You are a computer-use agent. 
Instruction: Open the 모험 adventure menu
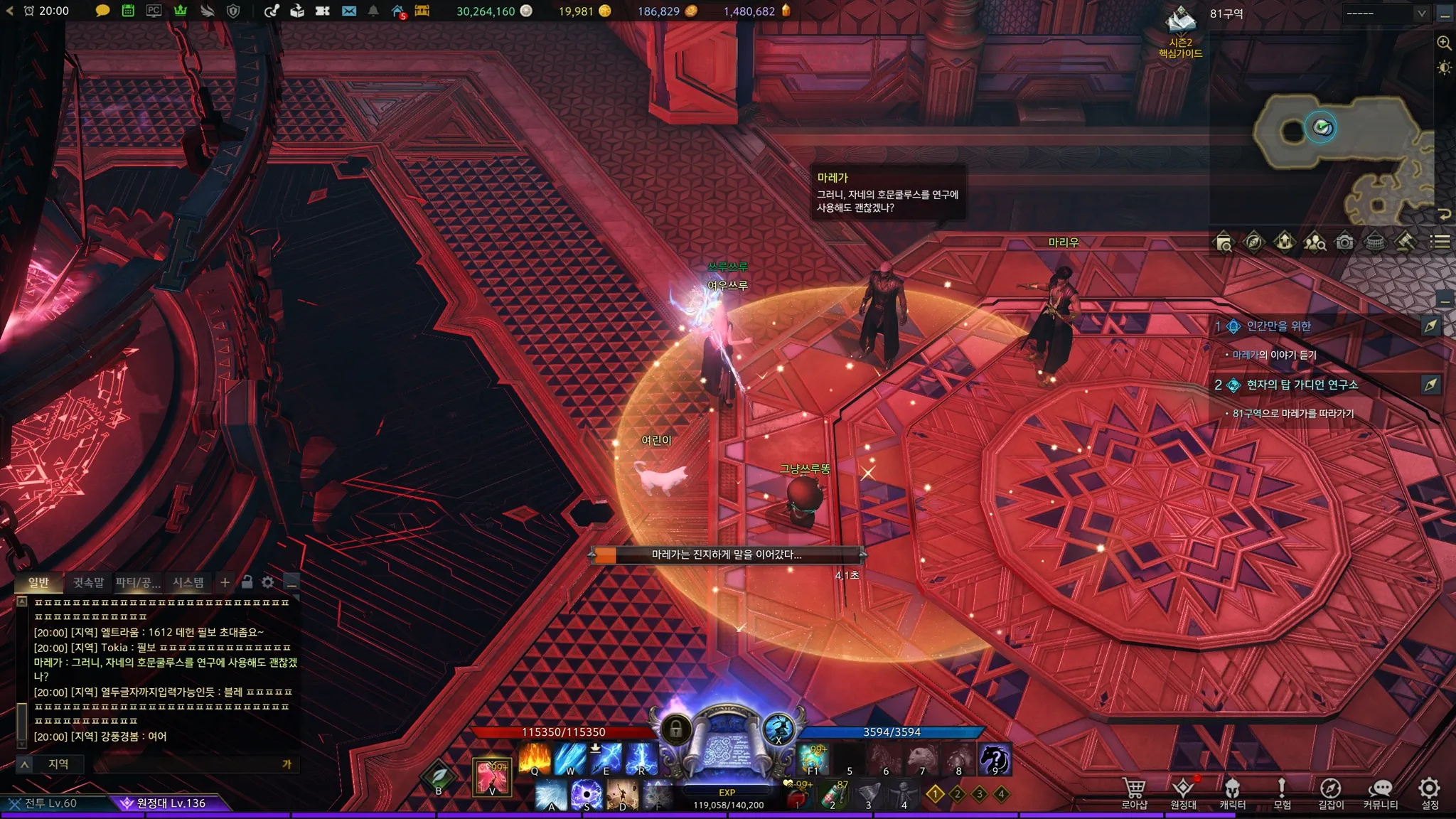pyautogui.click(x=1282, y=793)
